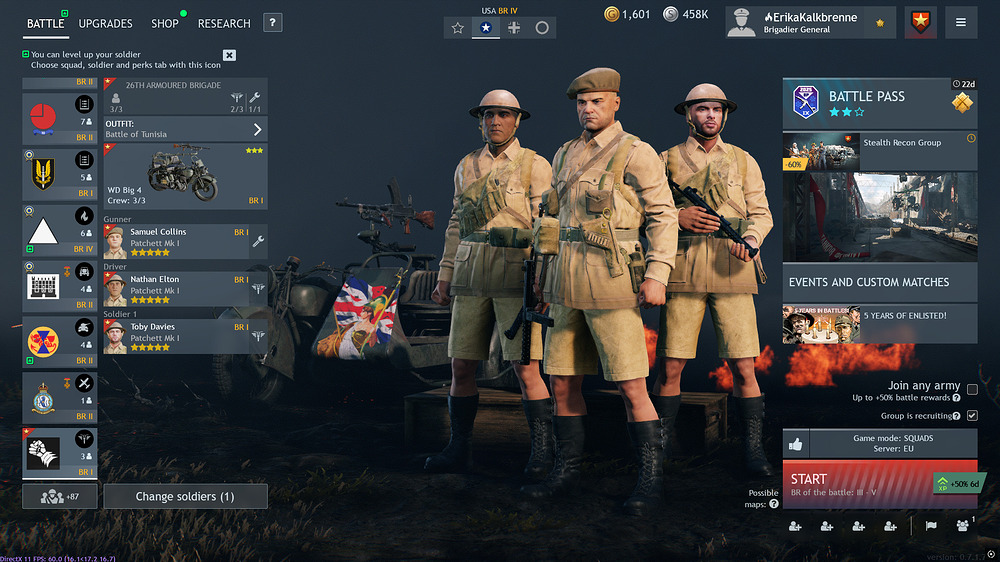Open the Battle Pass panel
This screenshot has width=1000, height=562.
pyautogui.click(x=879, y=103)
